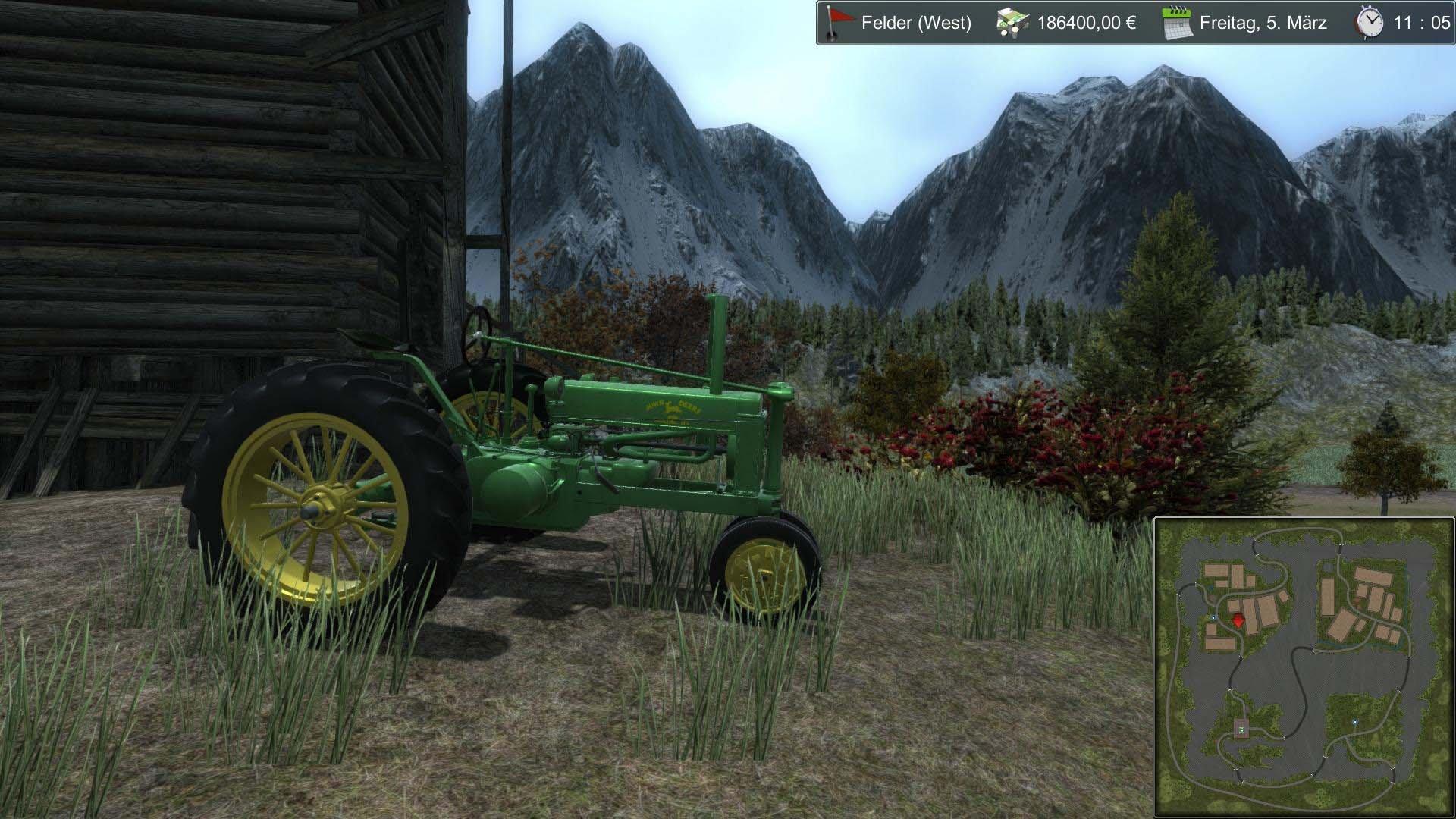Viewport: 1456px width, 819px height.
Task: Click the blue marker on the southern farm building
Action: 1241,729
